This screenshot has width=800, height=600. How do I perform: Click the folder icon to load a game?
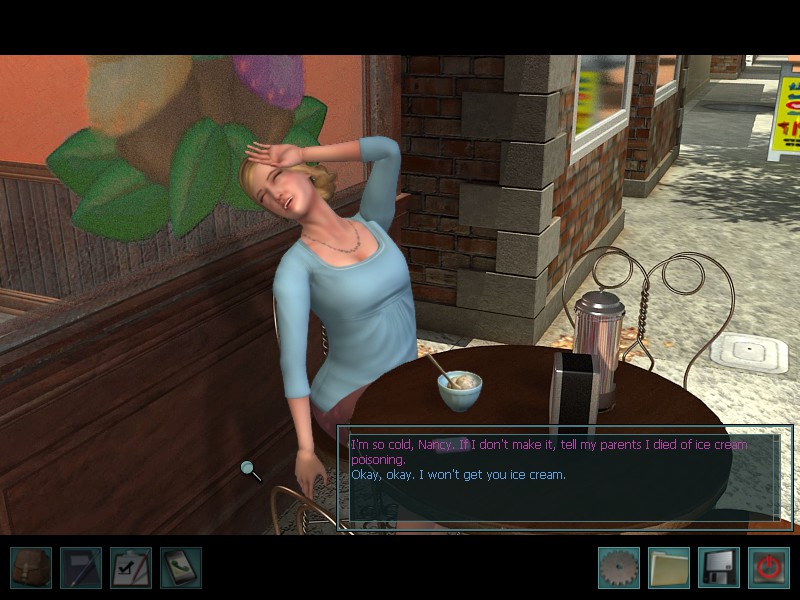[669, 567]
